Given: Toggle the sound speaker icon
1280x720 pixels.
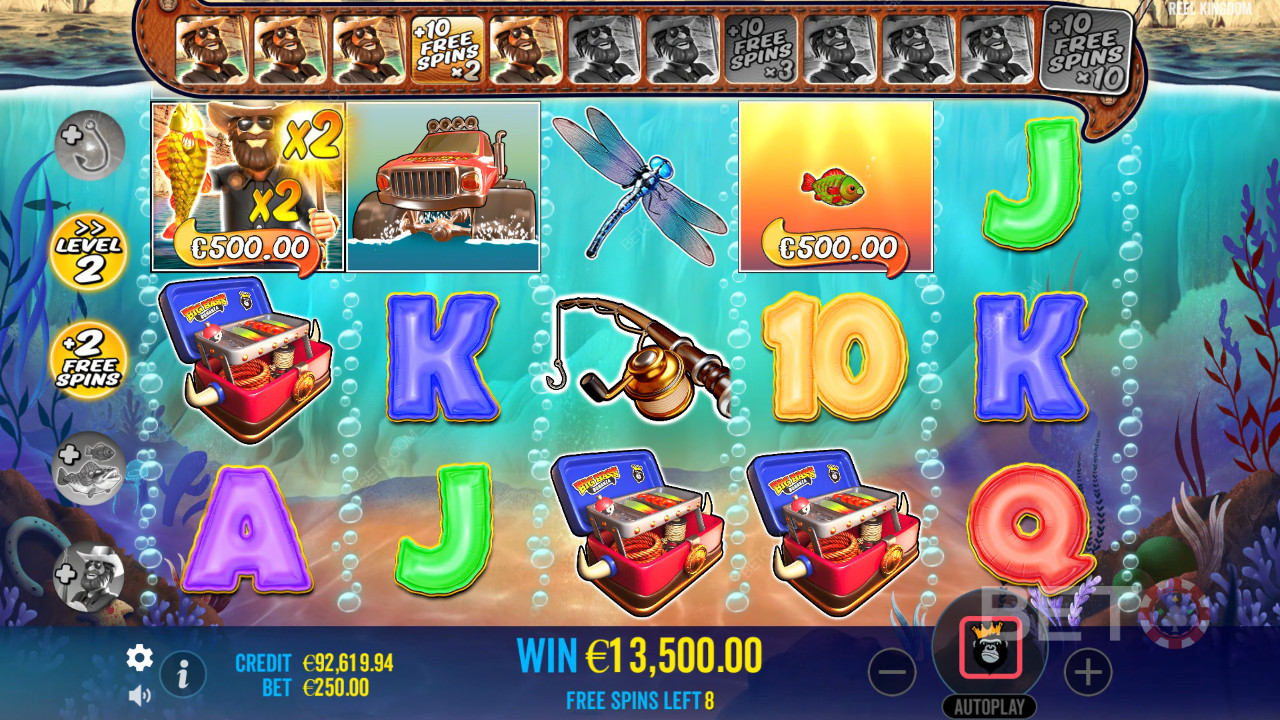Looking at the screenshot, I should coord(139,694).
